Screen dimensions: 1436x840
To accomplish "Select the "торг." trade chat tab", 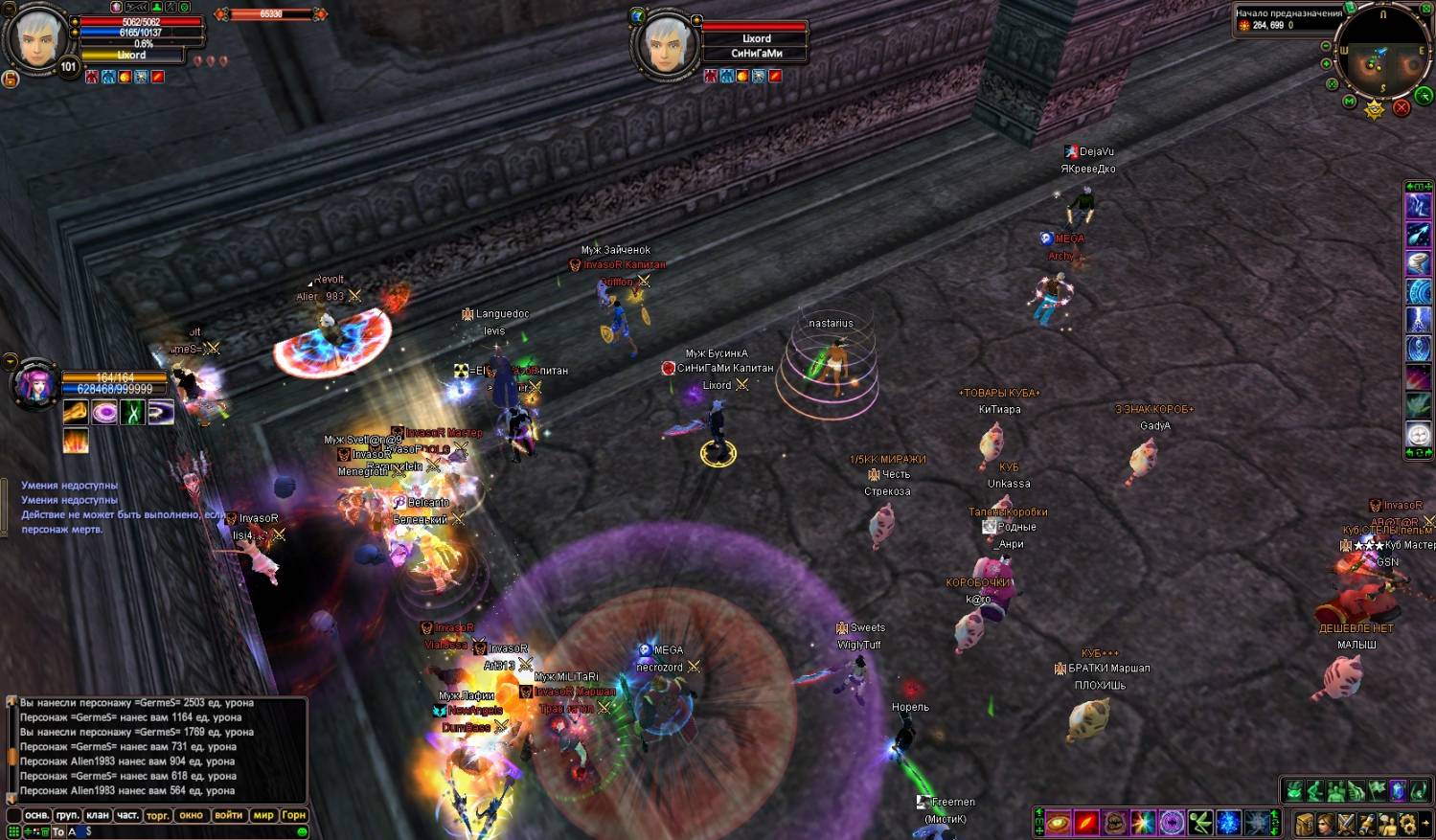I will pos(157,815).
